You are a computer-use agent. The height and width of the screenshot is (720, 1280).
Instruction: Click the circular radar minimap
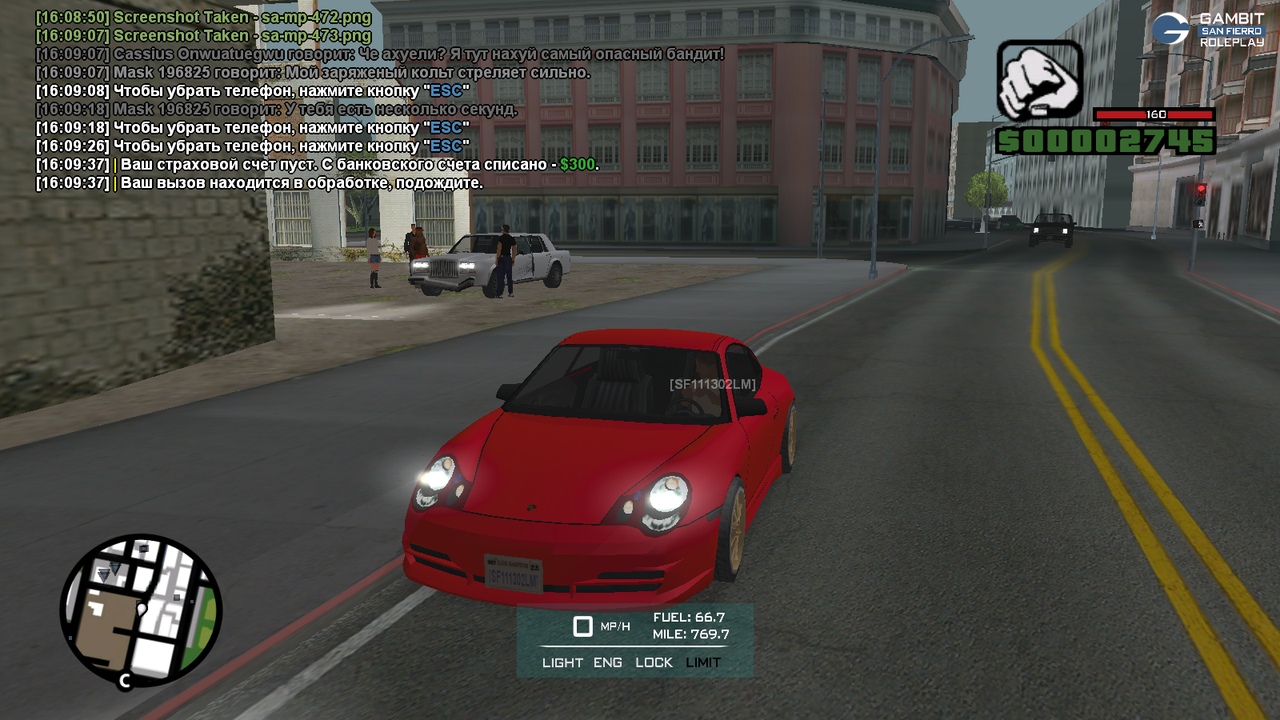point(141,610)
